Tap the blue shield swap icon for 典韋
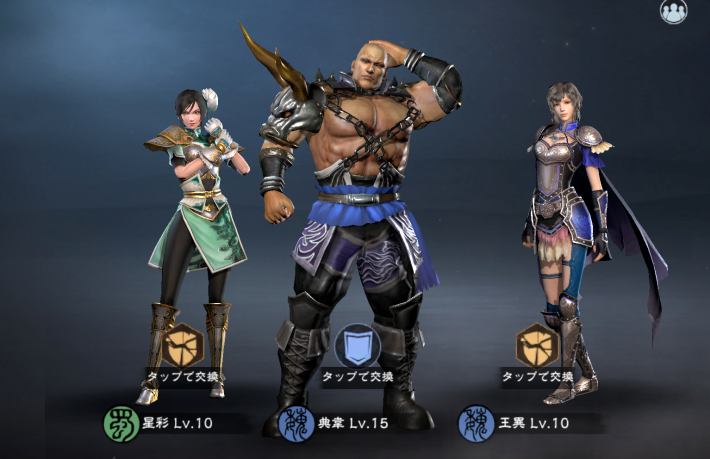 click(357, 346)
